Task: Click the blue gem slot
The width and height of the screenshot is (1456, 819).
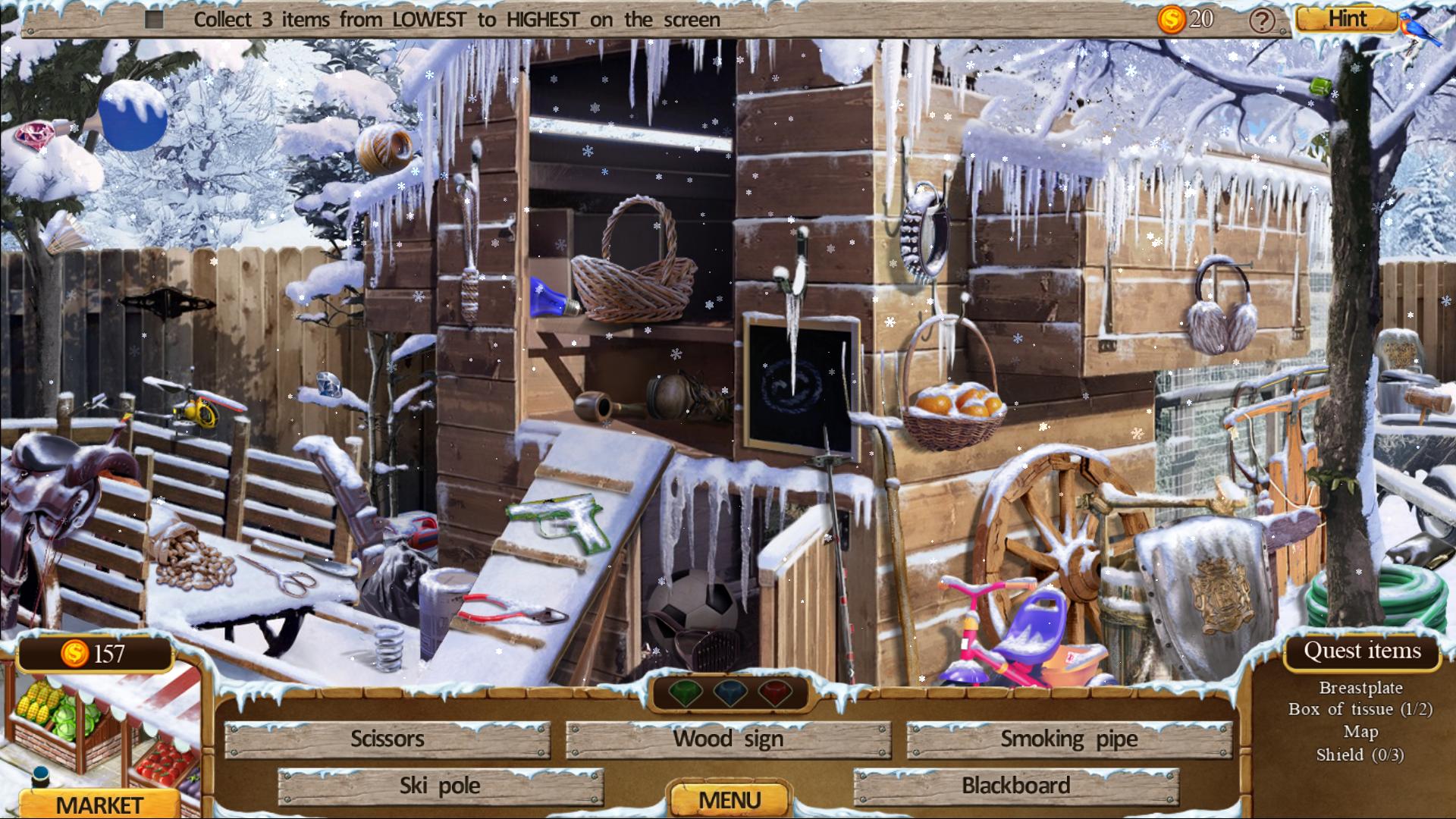Action: coord(730,693)
